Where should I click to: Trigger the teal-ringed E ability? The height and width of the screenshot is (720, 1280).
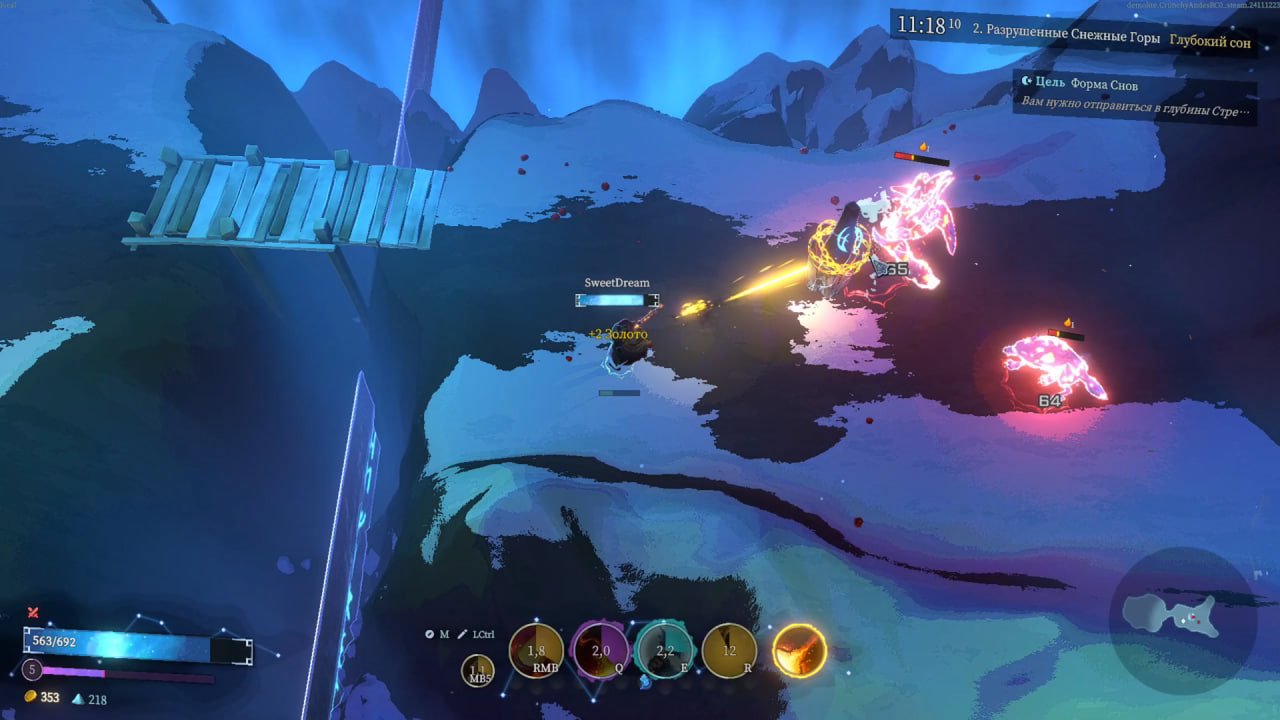pyautogui.click(x=665, y=651)
